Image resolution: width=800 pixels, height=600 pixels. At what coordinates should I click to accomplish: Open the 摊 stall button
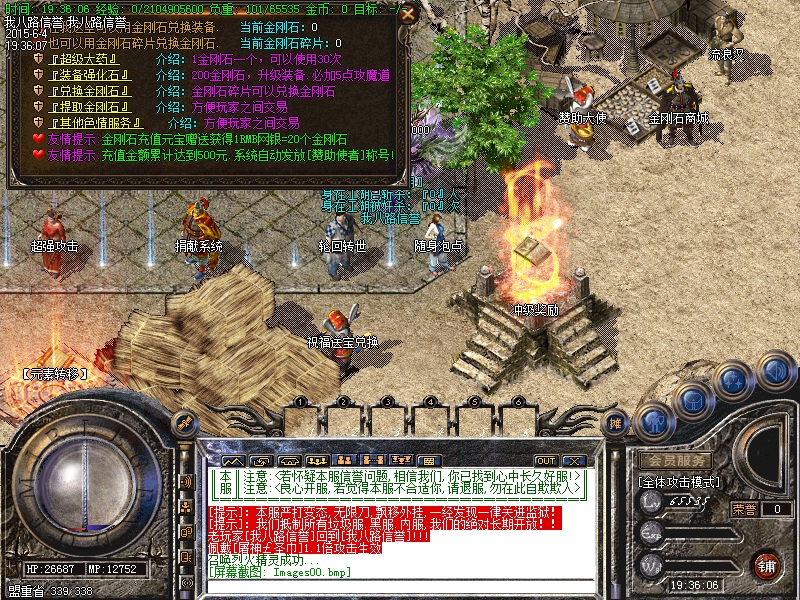[617, 425]
